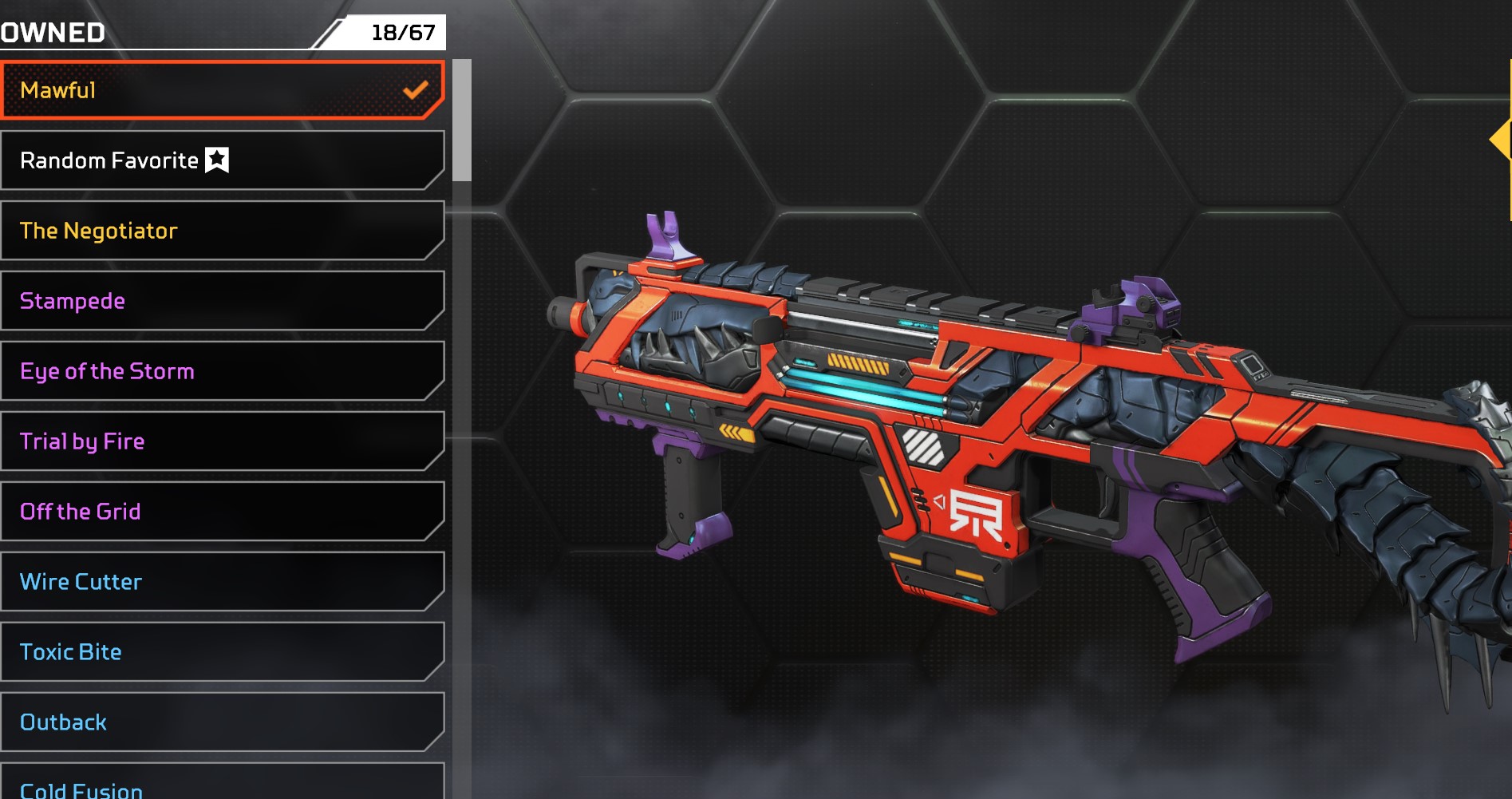Choose the Random Favorite option
The height and width of the screenshot is (799, 1512).
222,160
